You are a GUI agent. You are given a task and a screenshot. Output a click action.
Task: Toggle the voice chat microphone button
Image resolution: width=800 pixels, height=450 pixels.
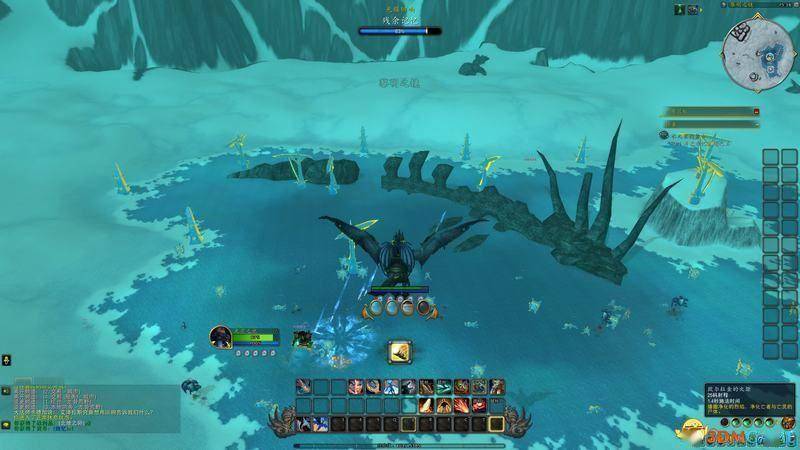coord(6,359)
